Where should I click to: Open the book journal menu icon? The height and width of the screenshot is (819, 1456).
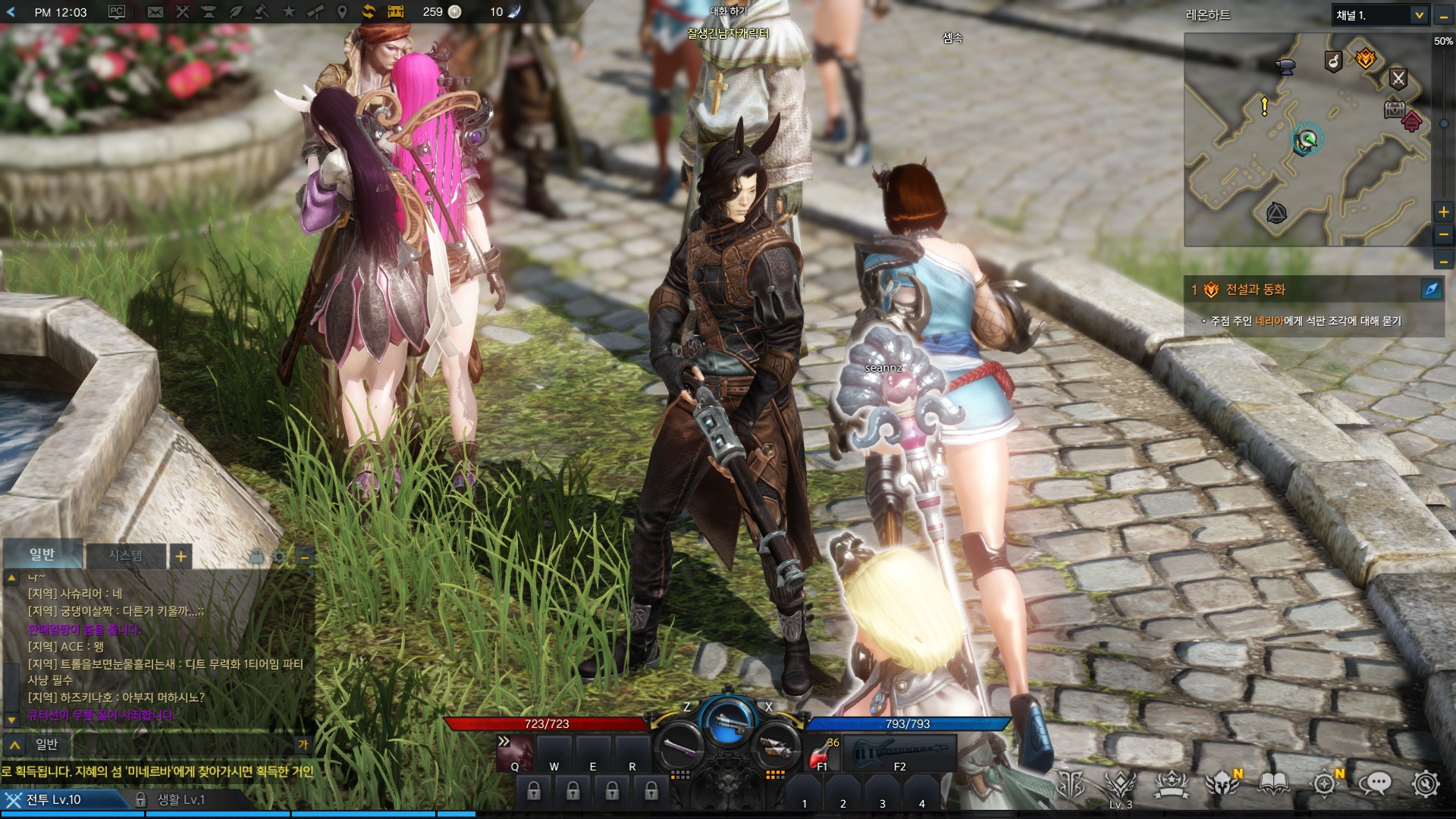1274,783
